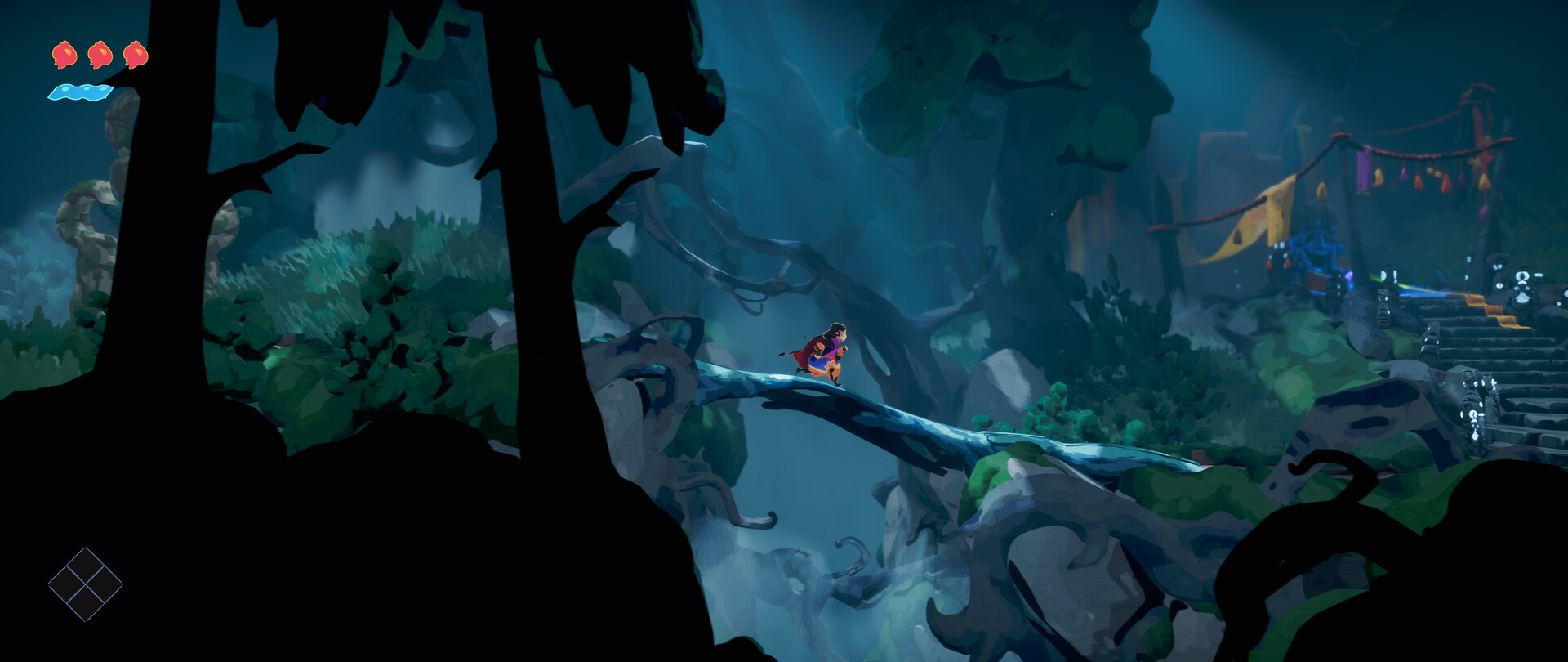1568x662 pixels.
Task: Select the middle red bird health icon
Action: (98, 55)
